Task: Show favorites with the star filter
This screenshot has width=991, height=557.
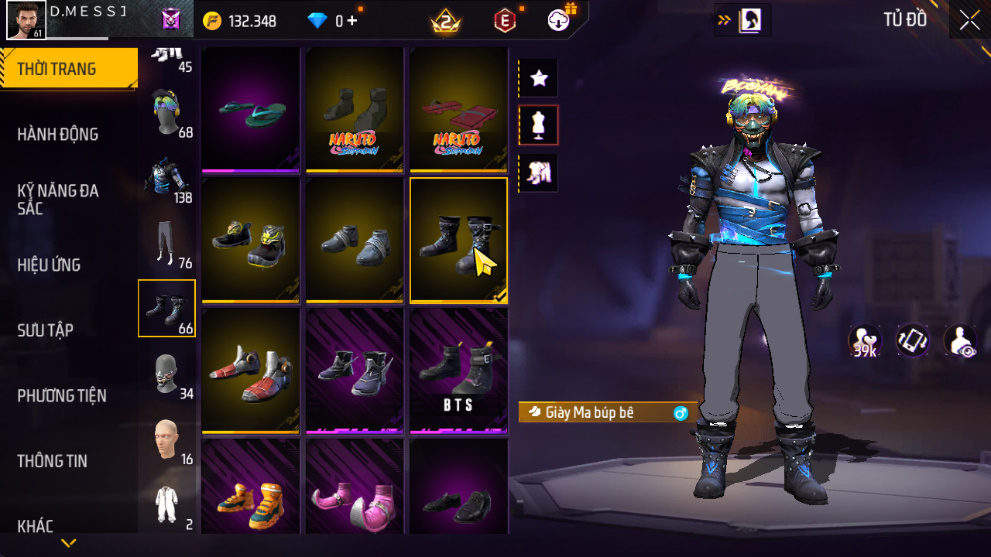Action: (538, 78)
